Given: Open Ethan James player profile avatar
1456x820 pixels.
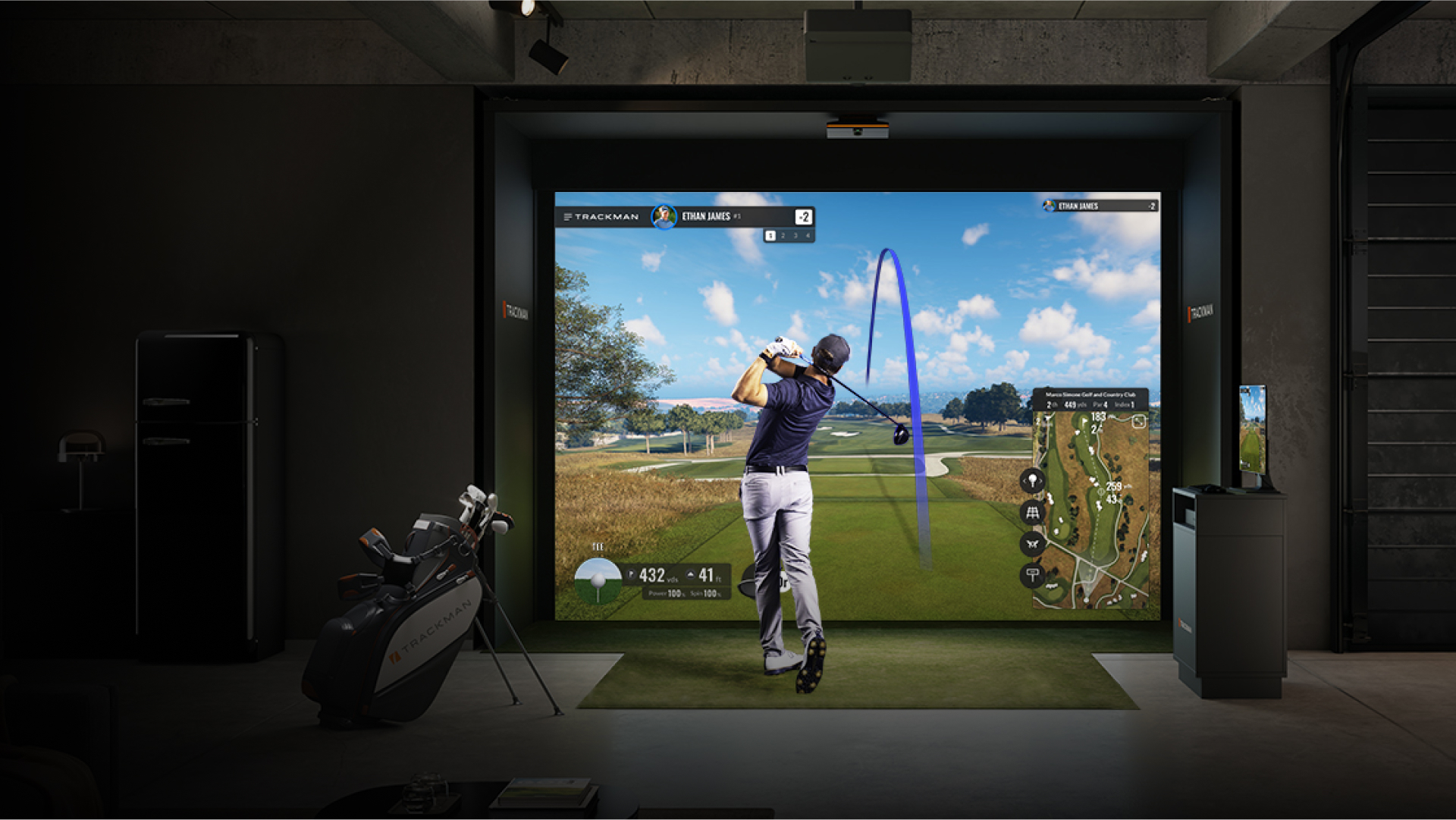Looking at the screenshot, I should [x=664, y=216].
